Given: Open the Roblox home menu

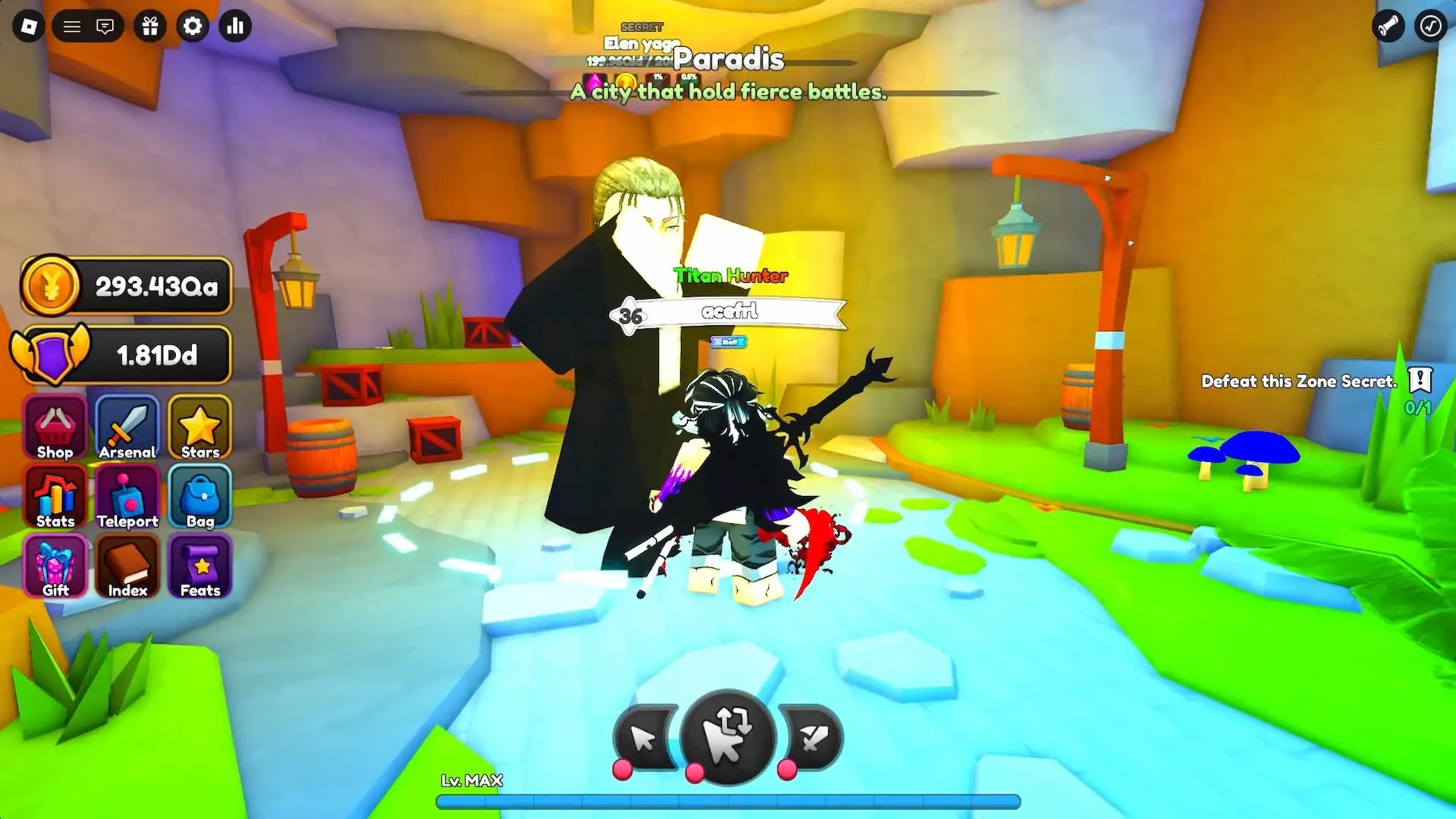Looking at the screenshot, I should click(x=29, y=26).
